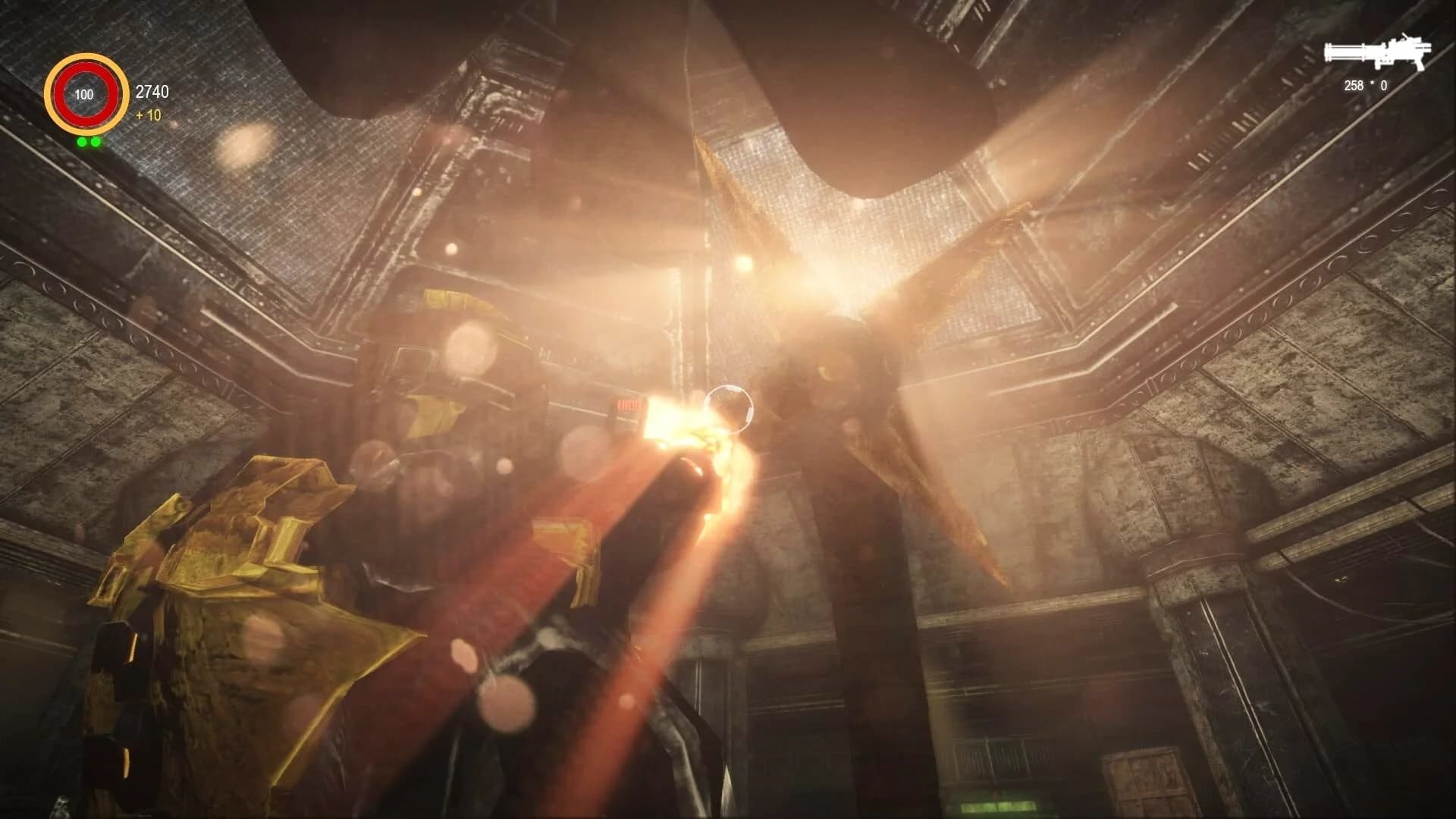Toggle the right green ammo indicator dot
The height and width of the screenshot is (819, 1456).
[x=95, y=142]
